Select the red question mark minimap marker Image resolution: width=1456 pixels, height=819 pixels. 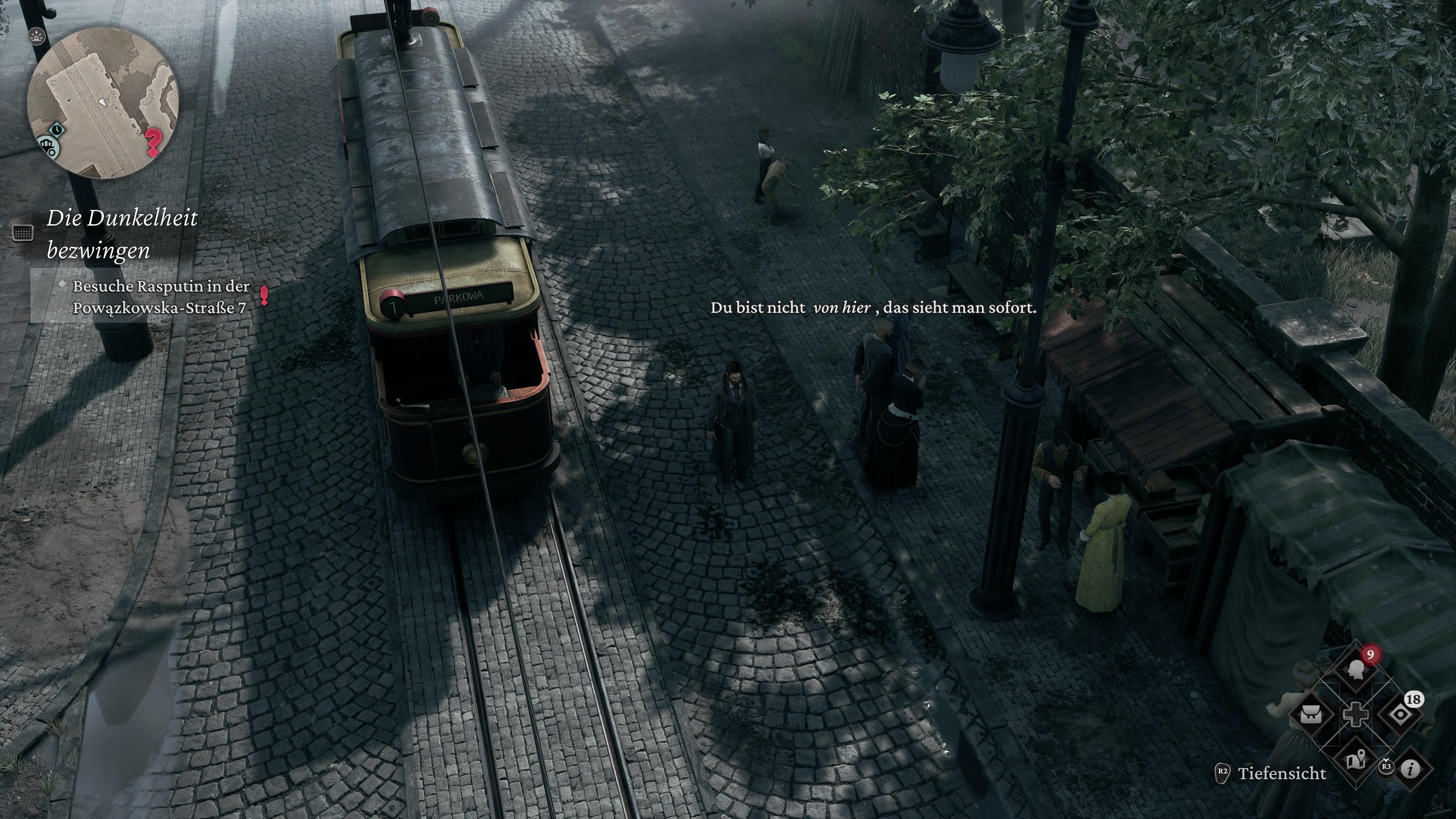pyautogui.click(x=152, y=142)
